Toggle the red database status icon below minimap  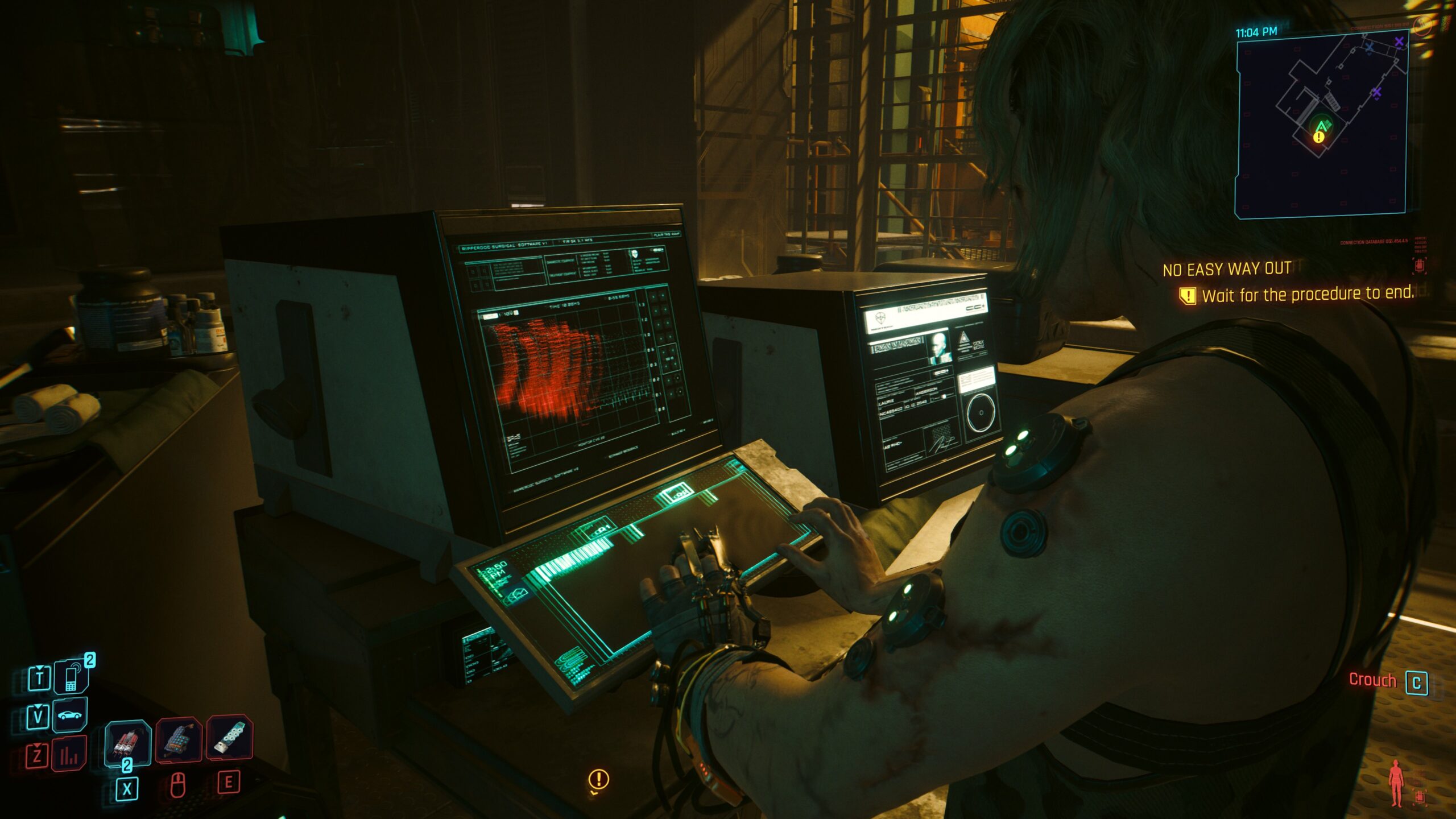click(x=1419, y=267)
